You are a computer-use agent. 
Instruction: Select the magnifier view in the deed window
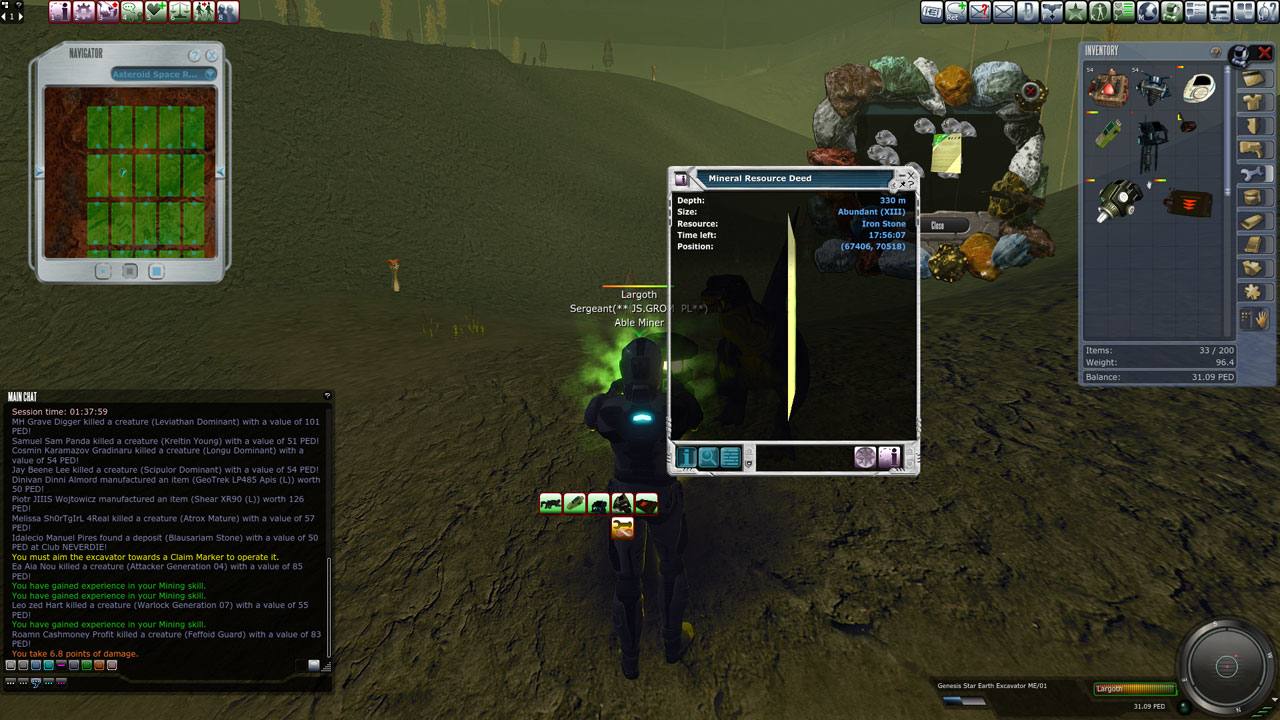(x=709, y=457)
